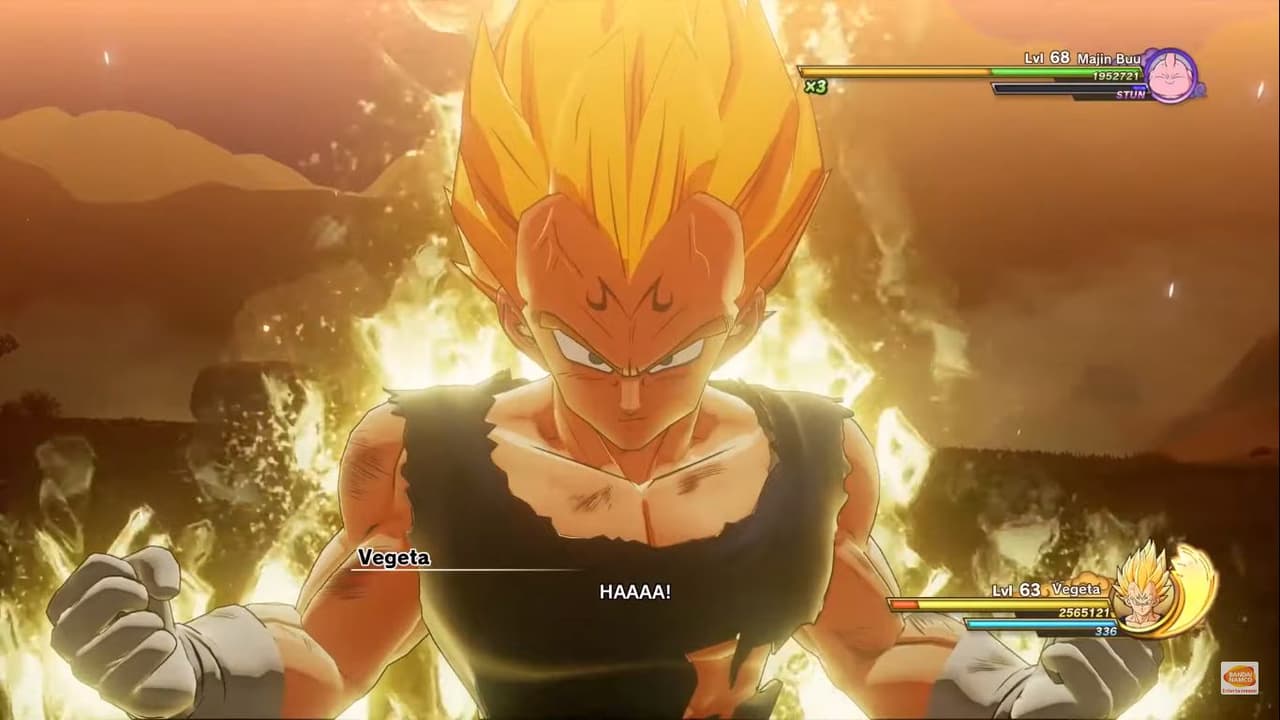Screen dimensions: 1280x720
Task: Click the Majin Buu enemy portrait icon
Action: [1170, 74]
